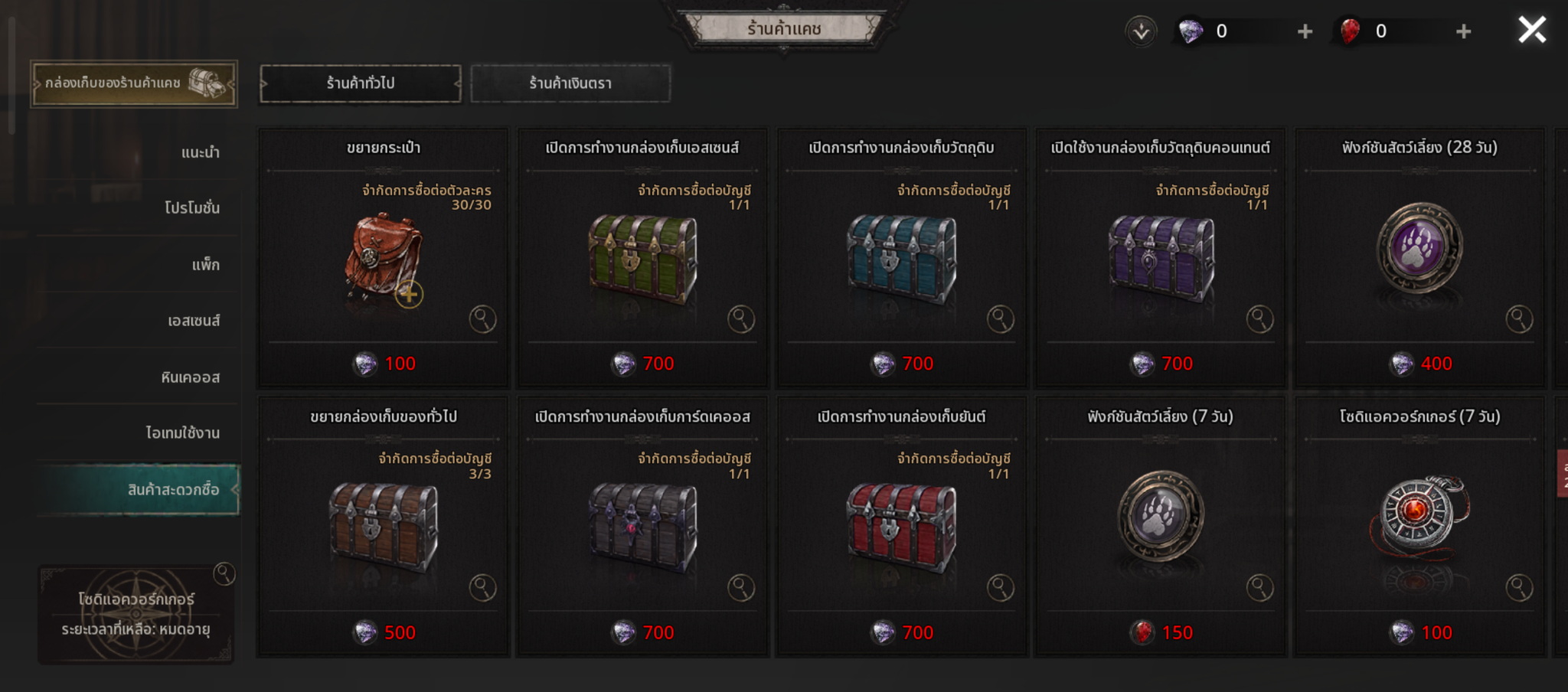Show the ไอเทมใช้งาน category
Viewport: 1568px width, 692px height.
[x=182, y=432]
